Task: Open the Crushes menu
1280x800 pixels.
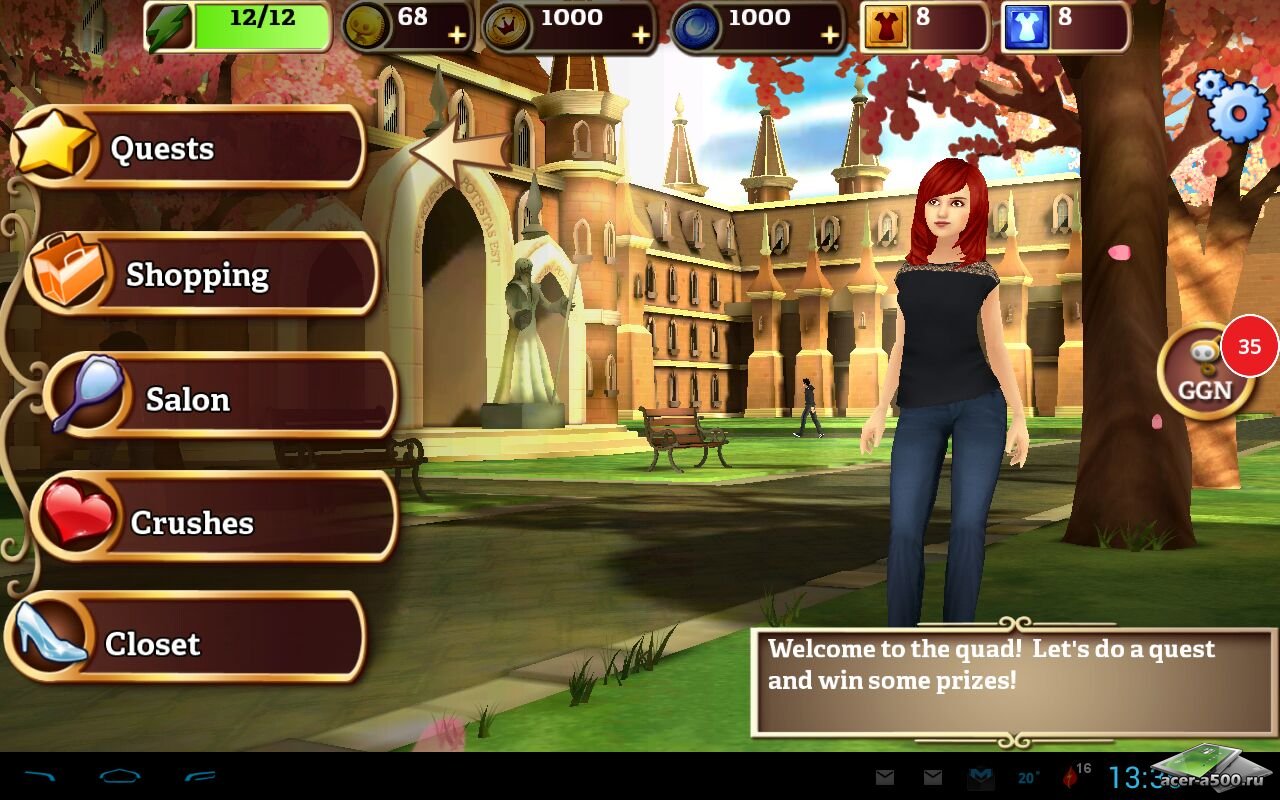Action: [215, 521]
